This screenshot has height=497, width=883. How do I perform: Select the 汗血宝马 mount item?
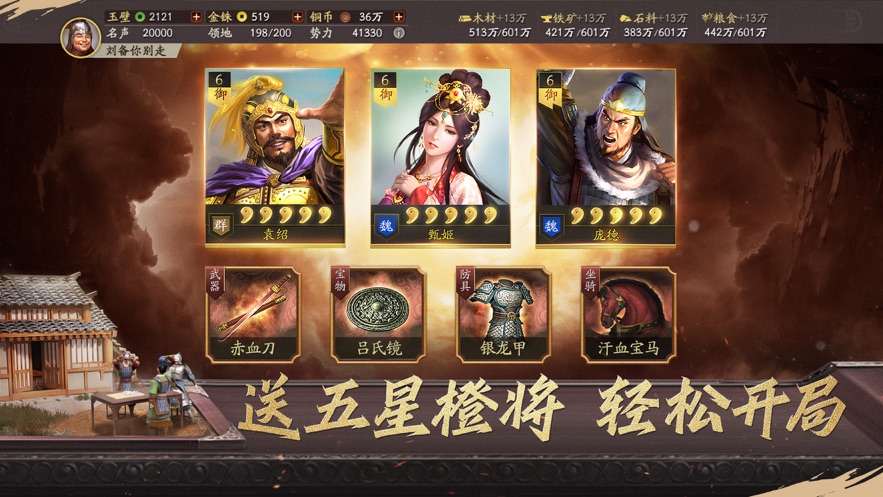[x=628, y=314]
